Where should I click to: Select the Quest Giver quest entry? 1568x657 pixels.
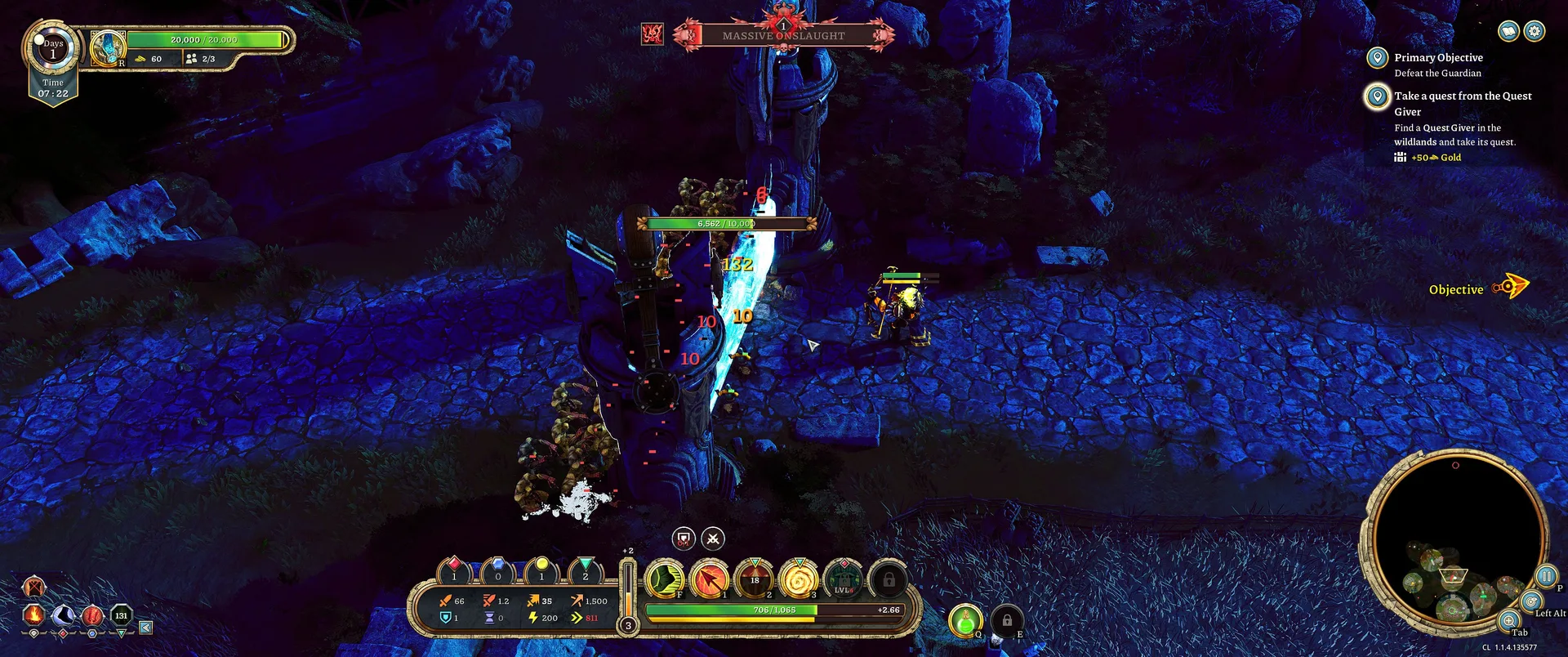click(1462, 96)
